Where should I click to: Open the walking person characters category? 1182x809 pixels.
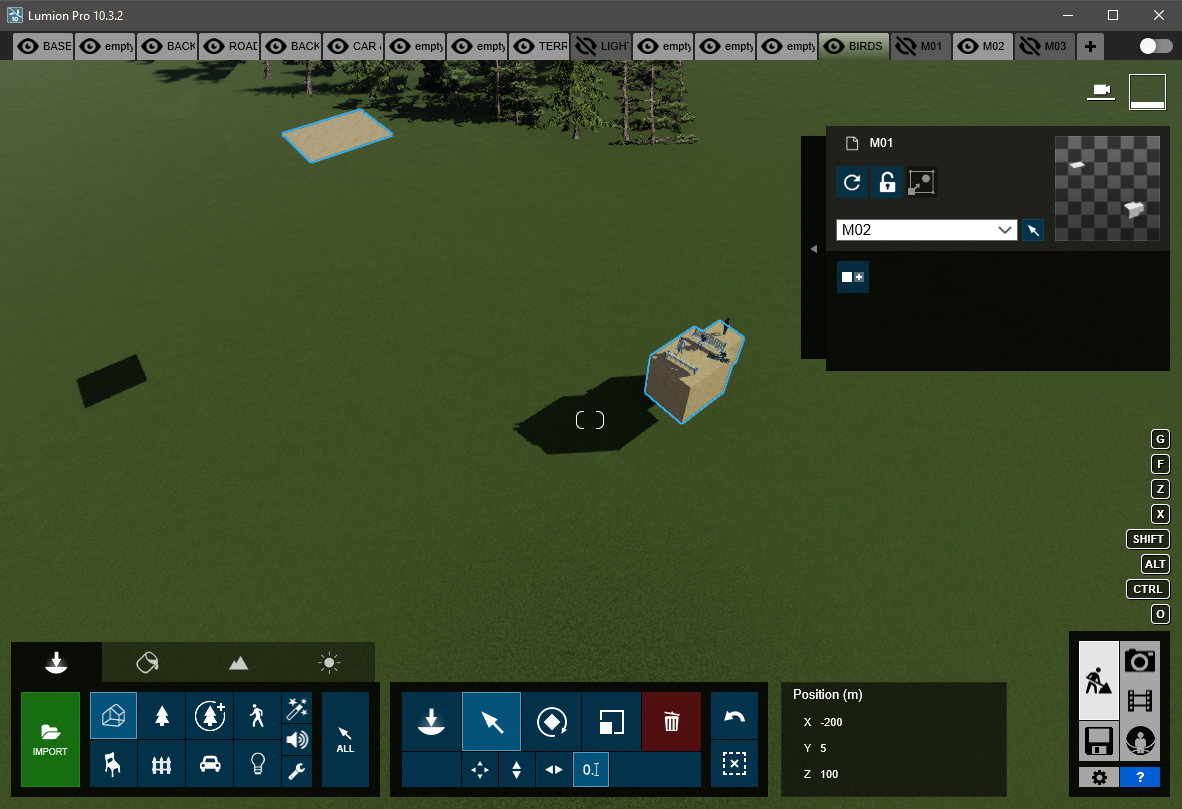click(x=258, y=715)
